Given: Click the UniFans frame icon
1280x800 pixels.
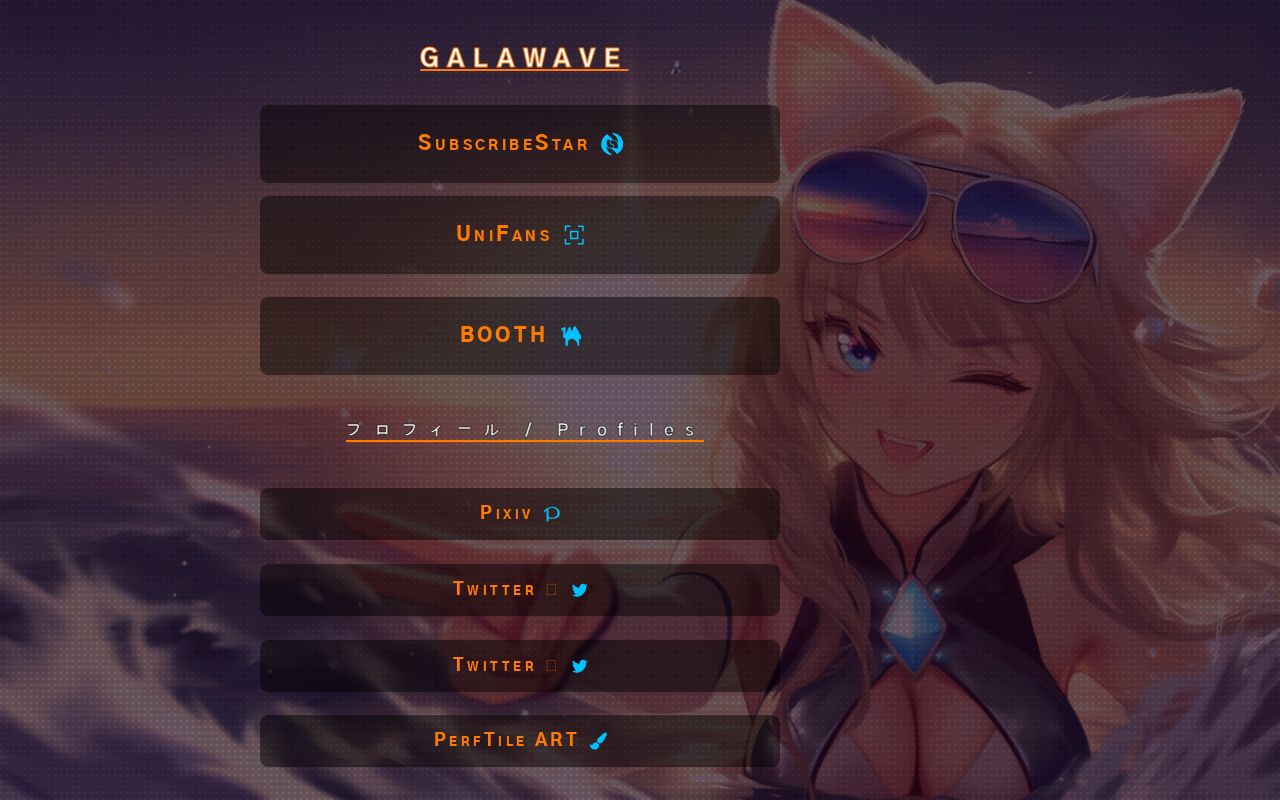Looking at the screenshot, I should 573,234.
